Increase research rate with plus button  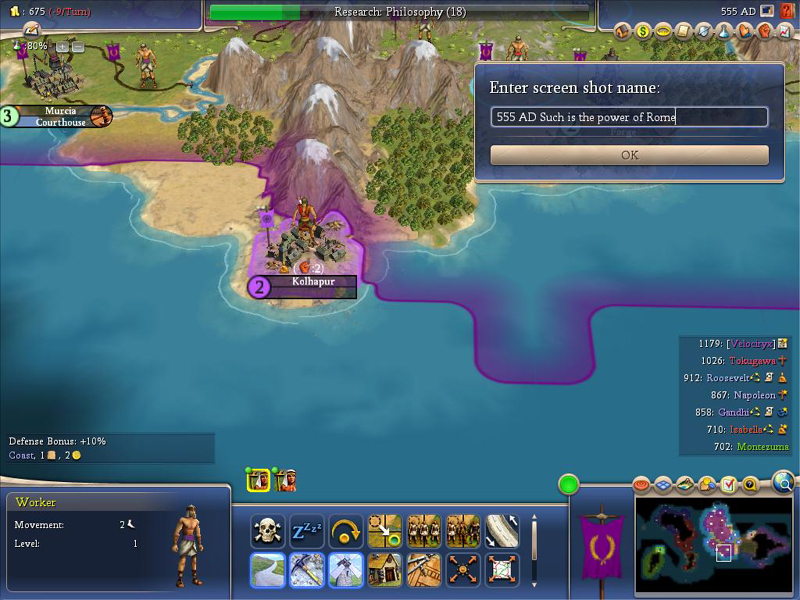point(62,47)
